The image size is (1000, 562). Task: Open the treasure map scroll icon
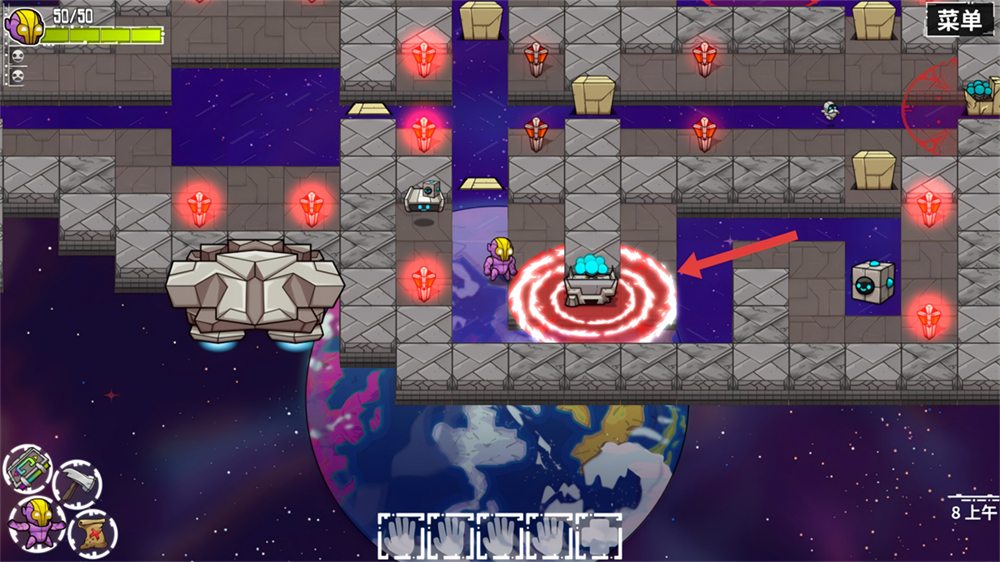coord(92,532)
